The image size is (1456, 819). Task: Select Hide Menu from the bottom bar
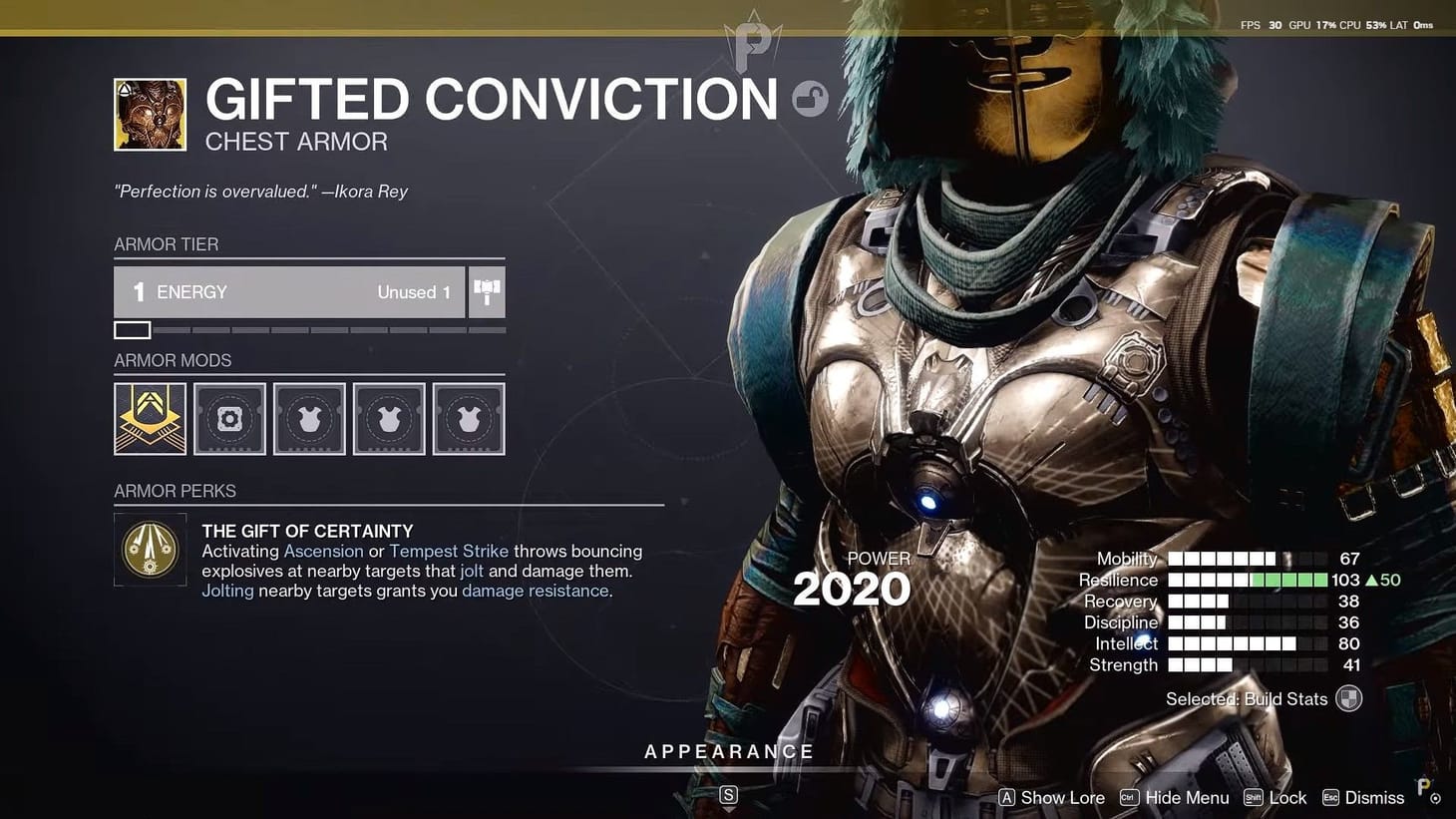(x=1186, y=797)
